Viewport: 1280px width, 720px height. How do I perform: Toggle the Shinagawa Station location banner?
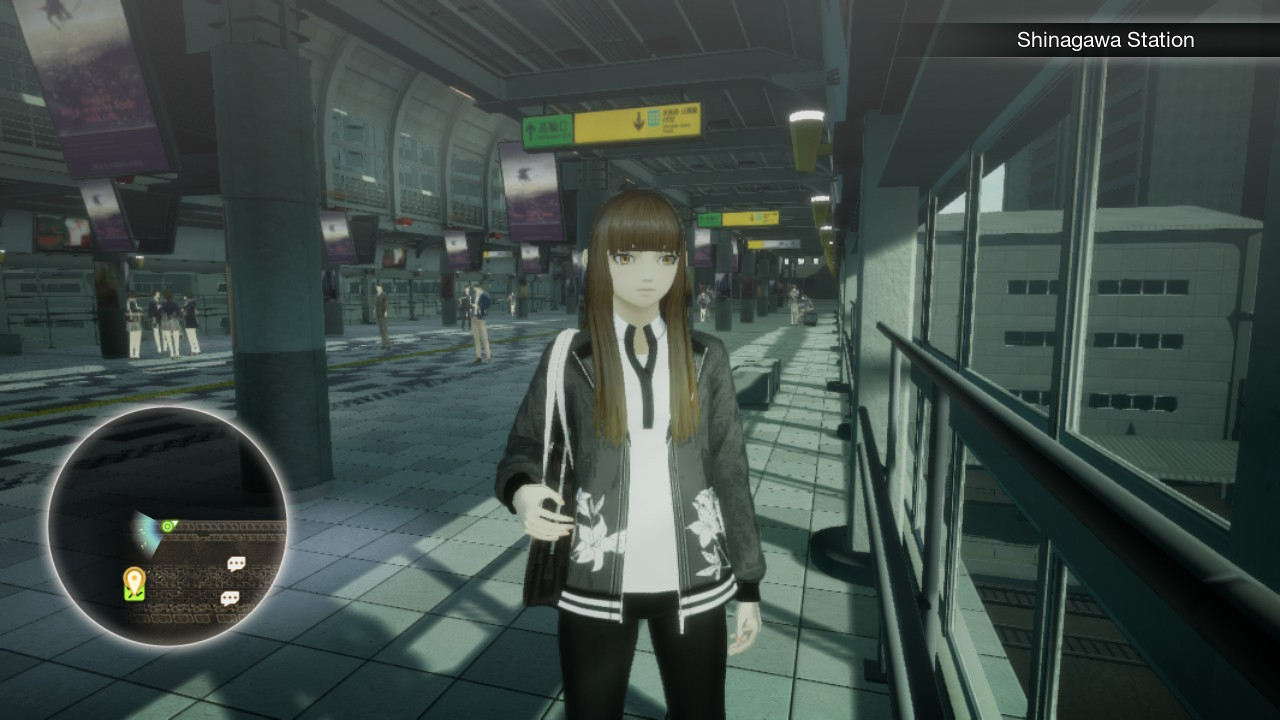[1105, 40]
